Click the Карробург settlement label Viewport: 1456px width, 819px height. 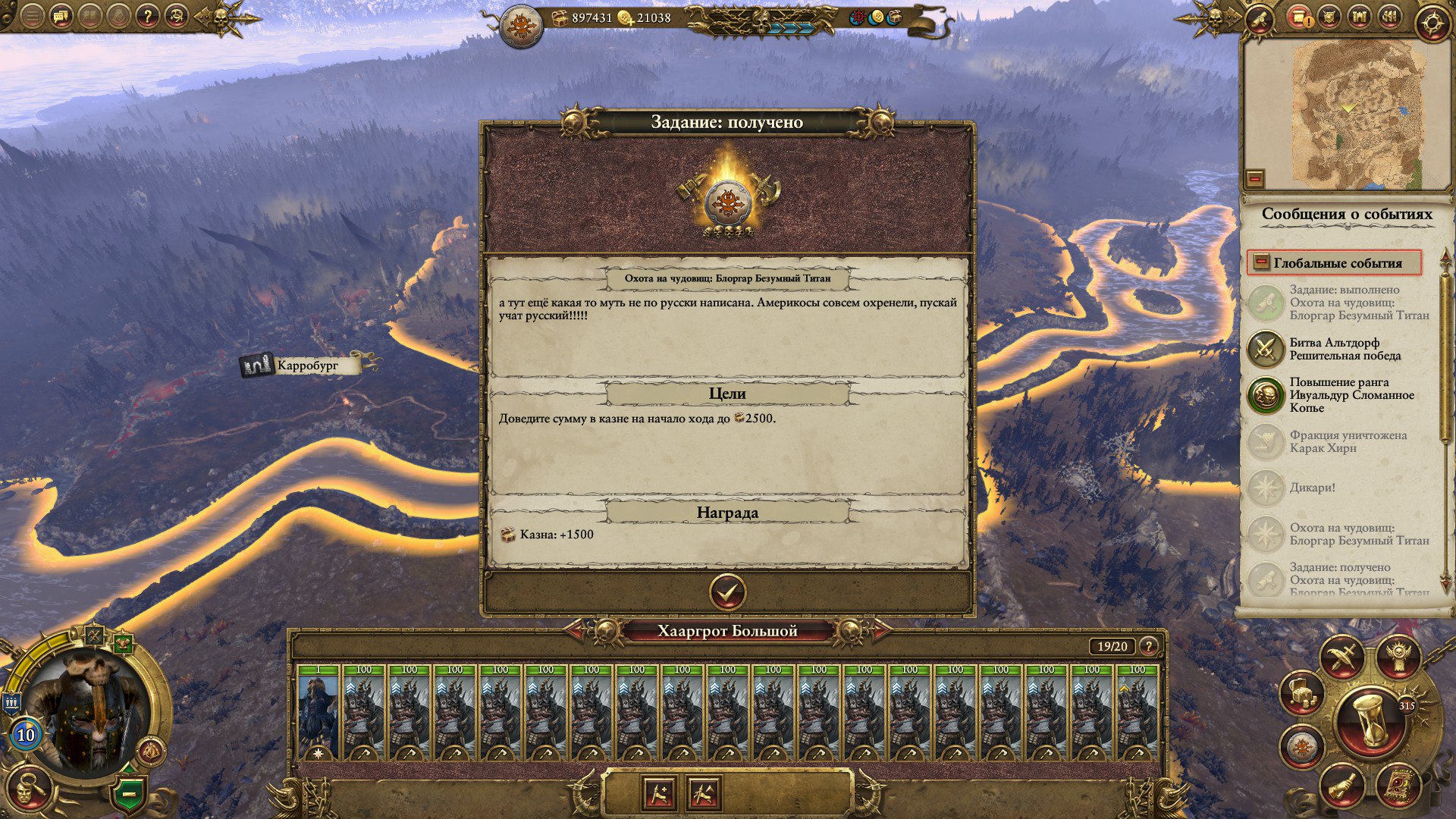click(307, 366)
